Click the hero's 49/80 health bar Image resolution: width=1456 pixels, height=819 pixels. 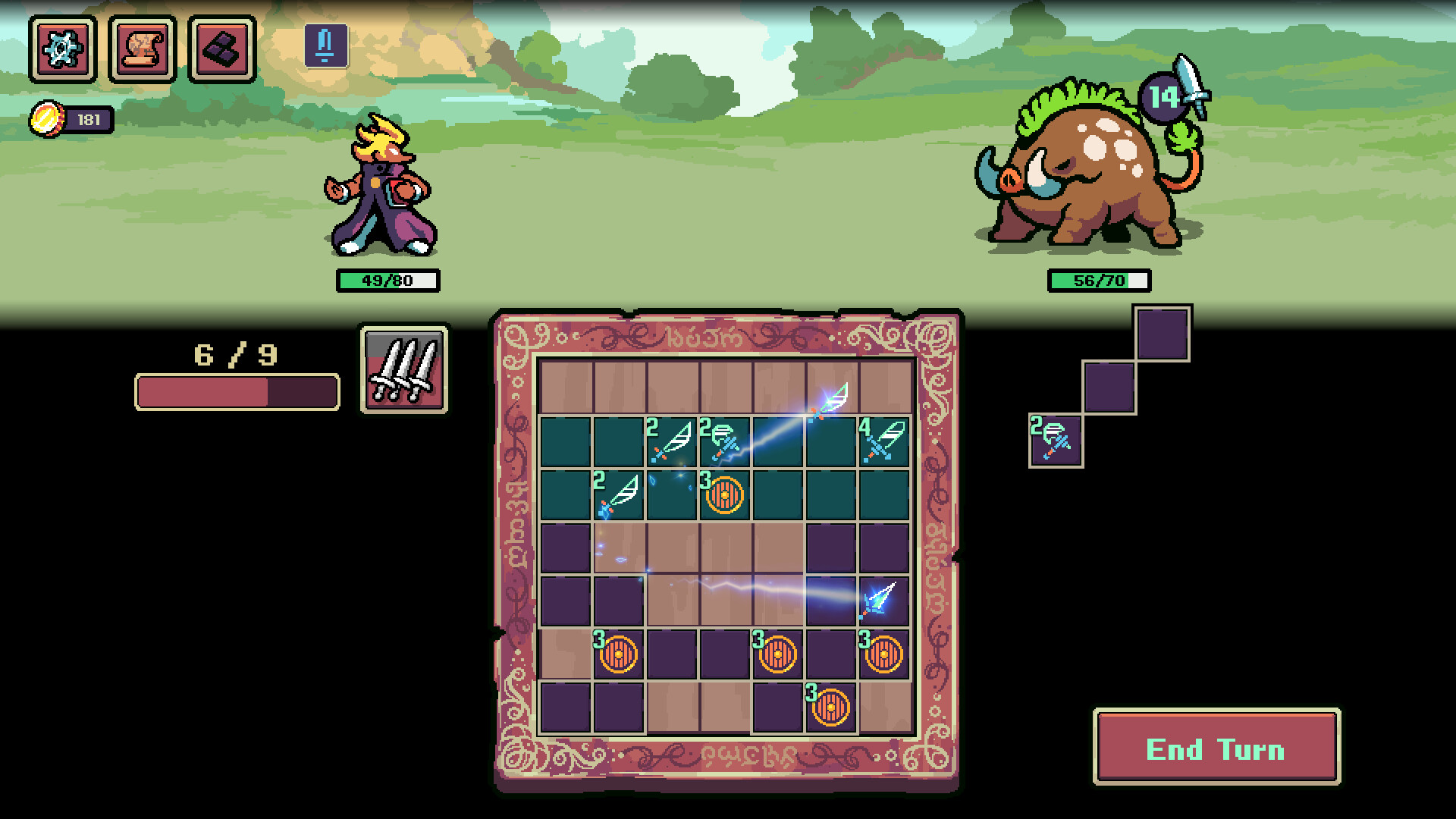pyautogui.click(x=388, y=280)
